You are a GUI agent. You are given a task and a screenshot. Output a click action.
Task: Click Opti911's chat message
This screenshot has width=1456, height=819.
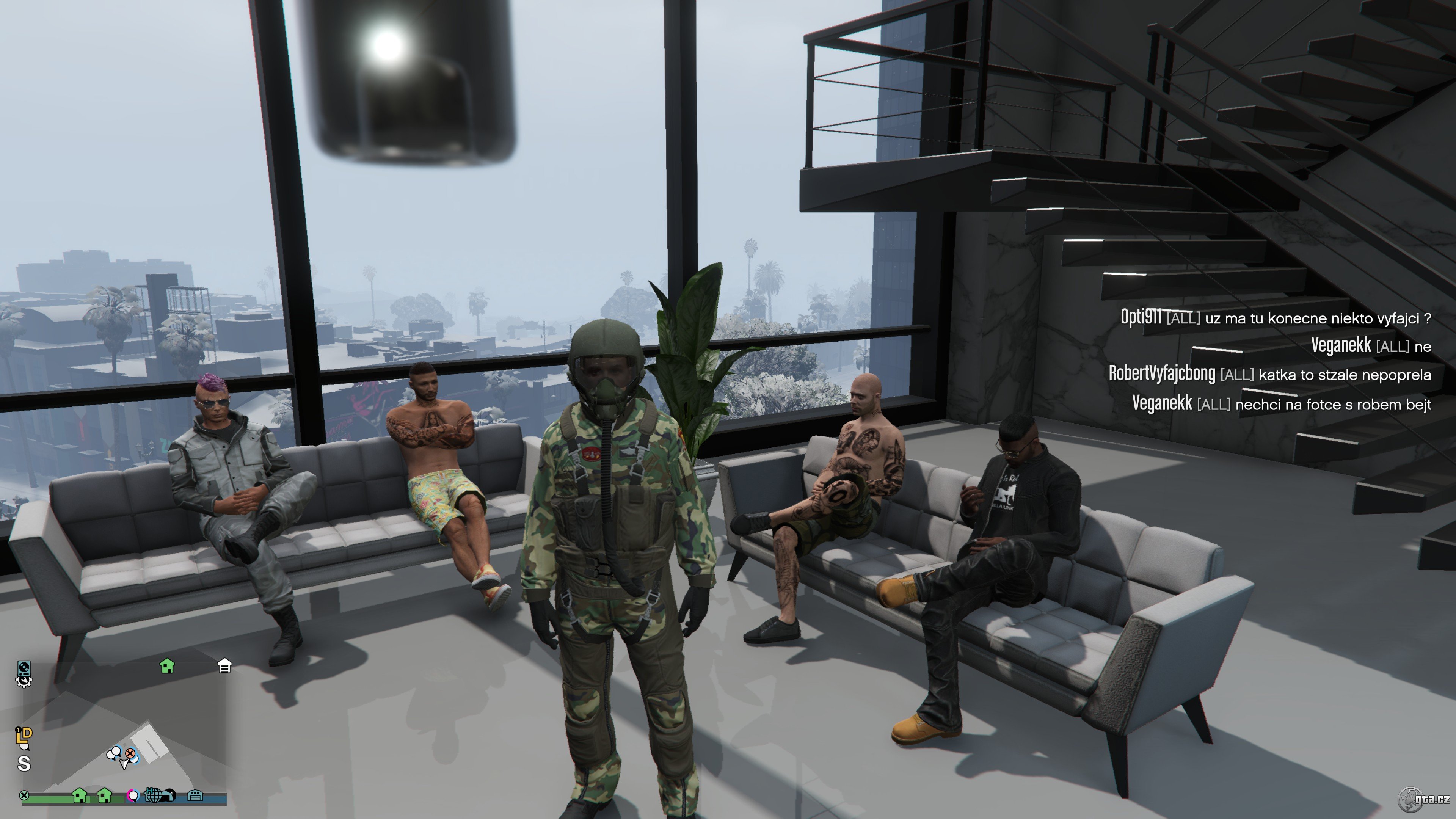[1275, 318]
